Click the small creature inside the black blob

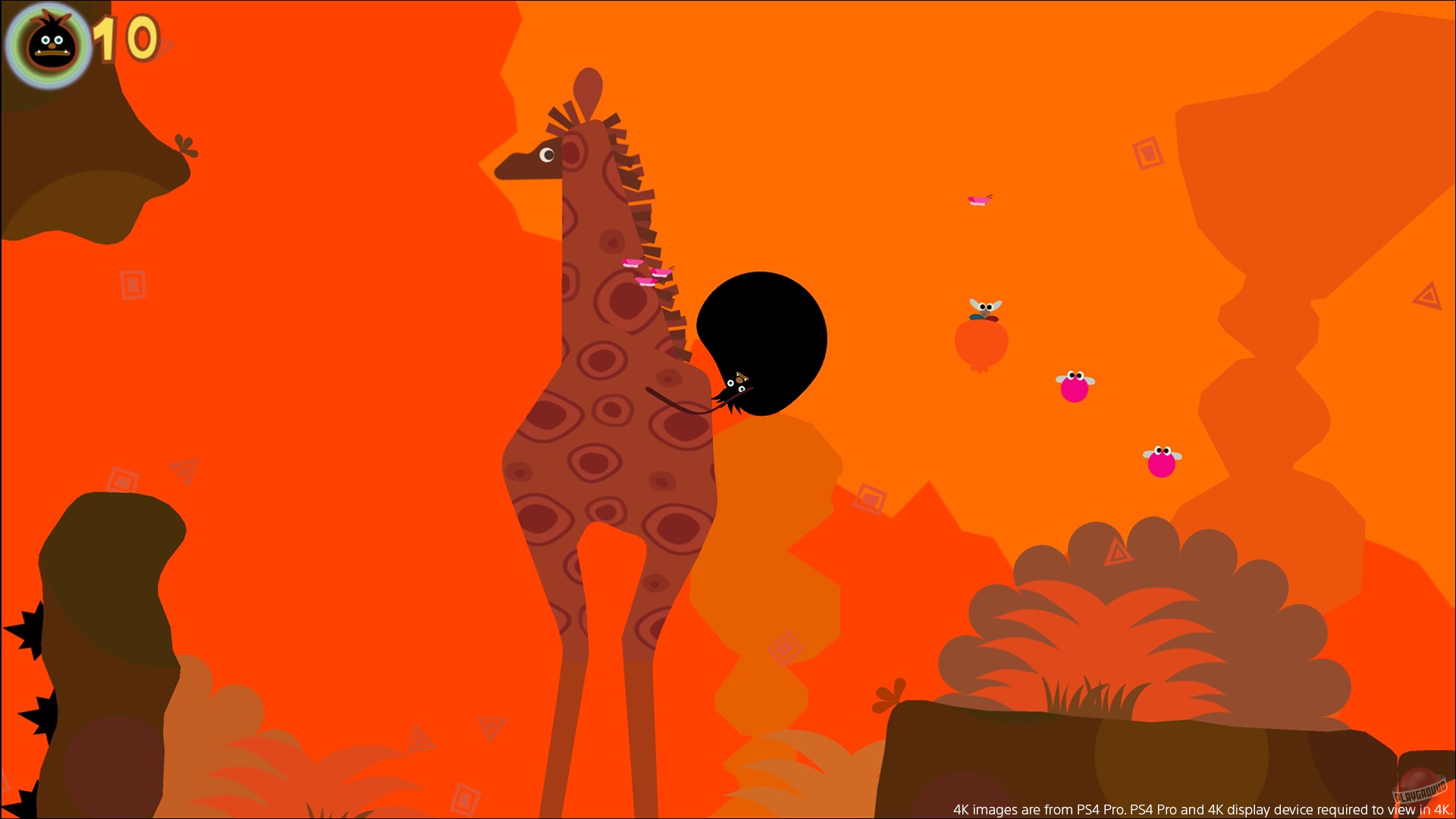point(737,383)
